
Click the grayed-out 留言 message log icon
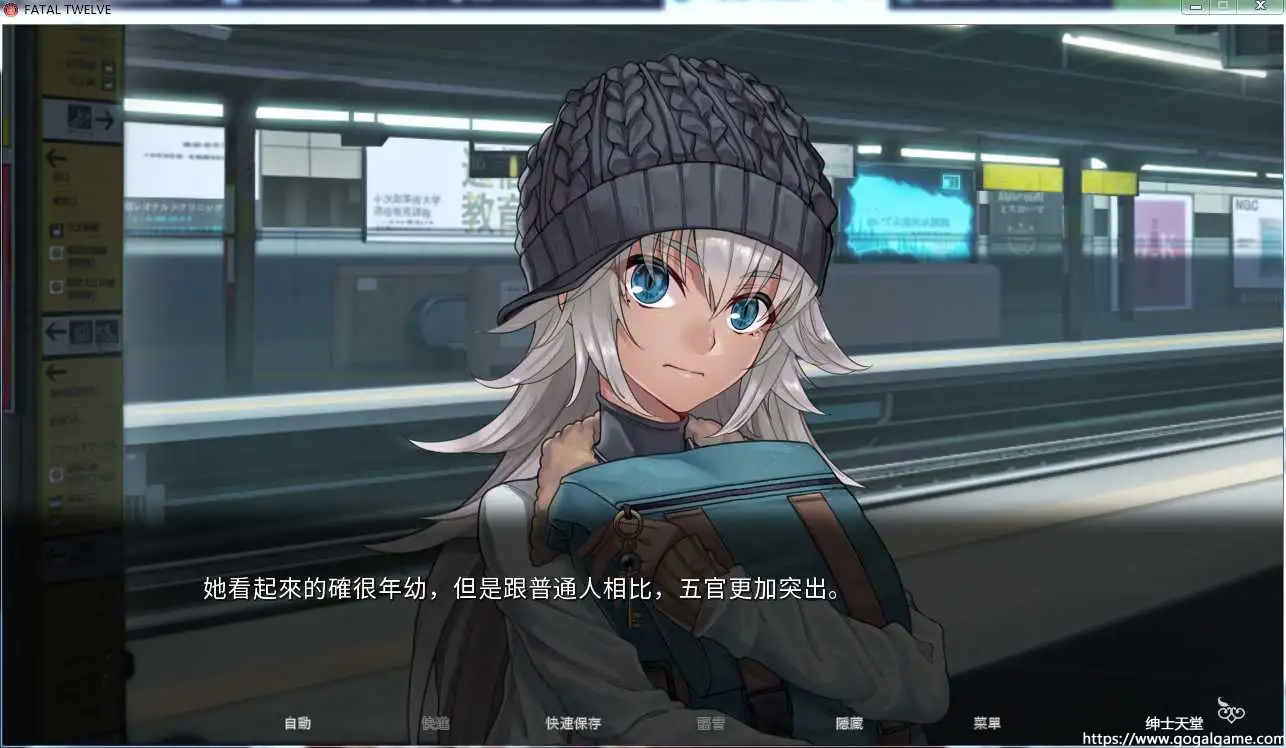[x=711, y=723]
